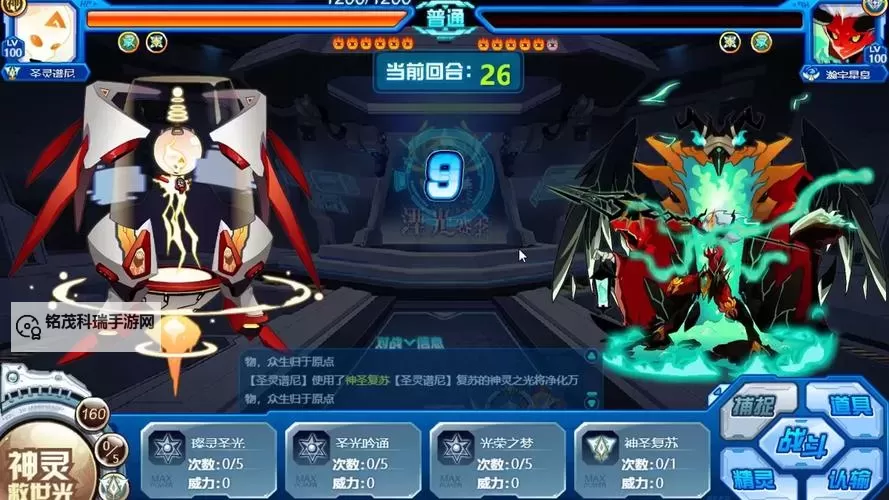Open the 捕捉 capture option
The image size is (889, 500).
[x=757, y=408]
